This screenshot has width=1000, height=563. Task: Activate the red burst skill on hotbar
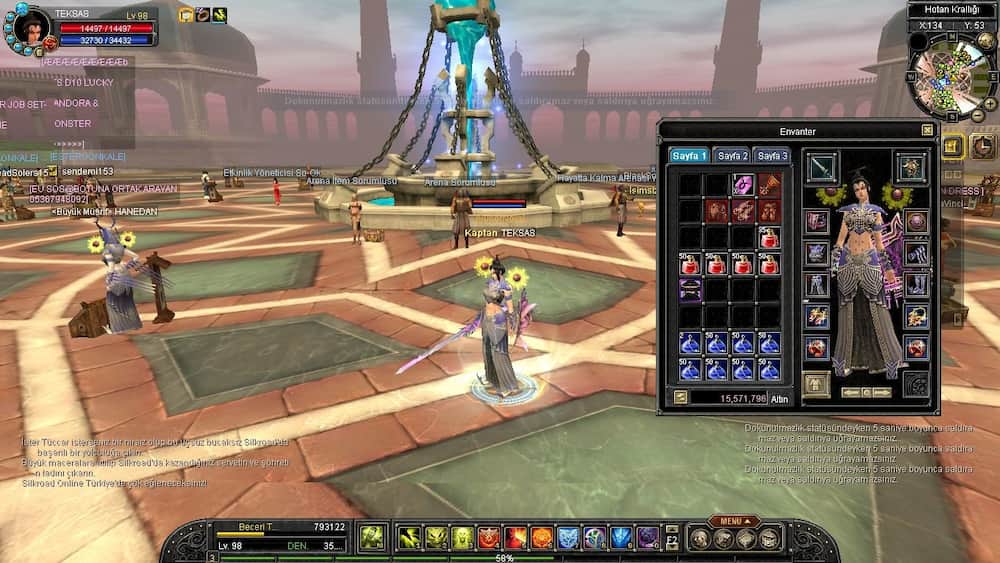click(515, 538)
